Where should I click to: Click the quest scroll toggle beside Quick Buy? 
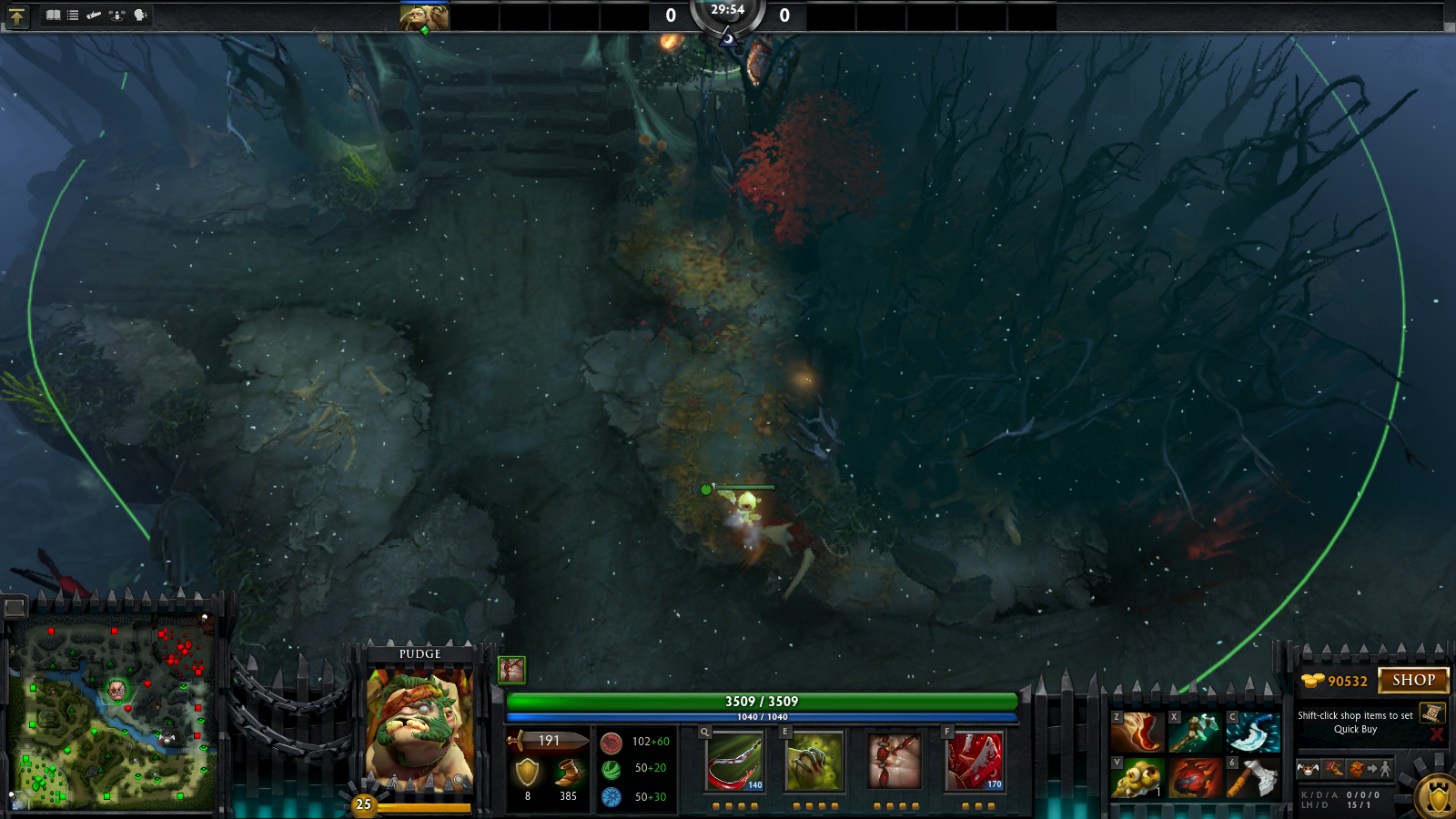click(1431, 713)
